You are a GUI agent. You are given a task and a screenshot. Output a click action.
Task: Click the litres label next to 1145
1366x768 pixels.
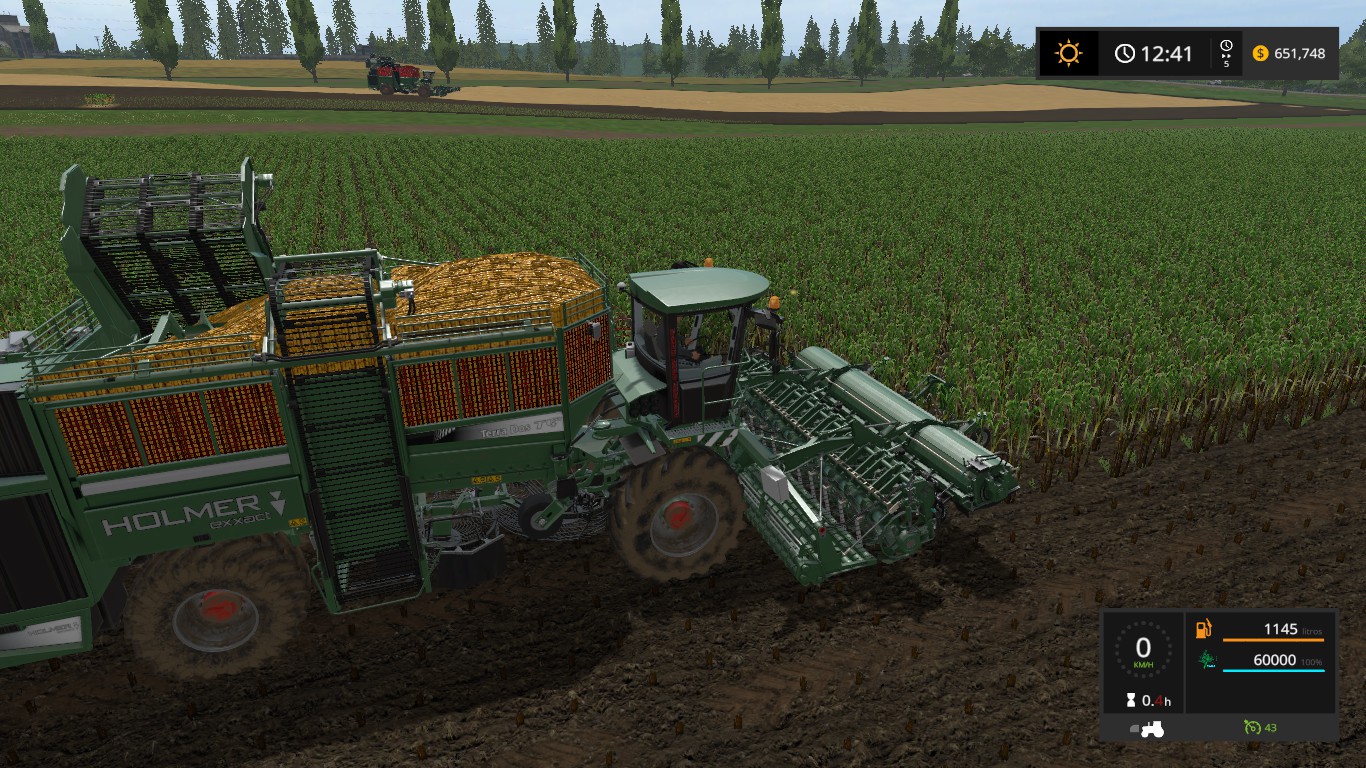pyautogui.click(x=1311, y=631)
